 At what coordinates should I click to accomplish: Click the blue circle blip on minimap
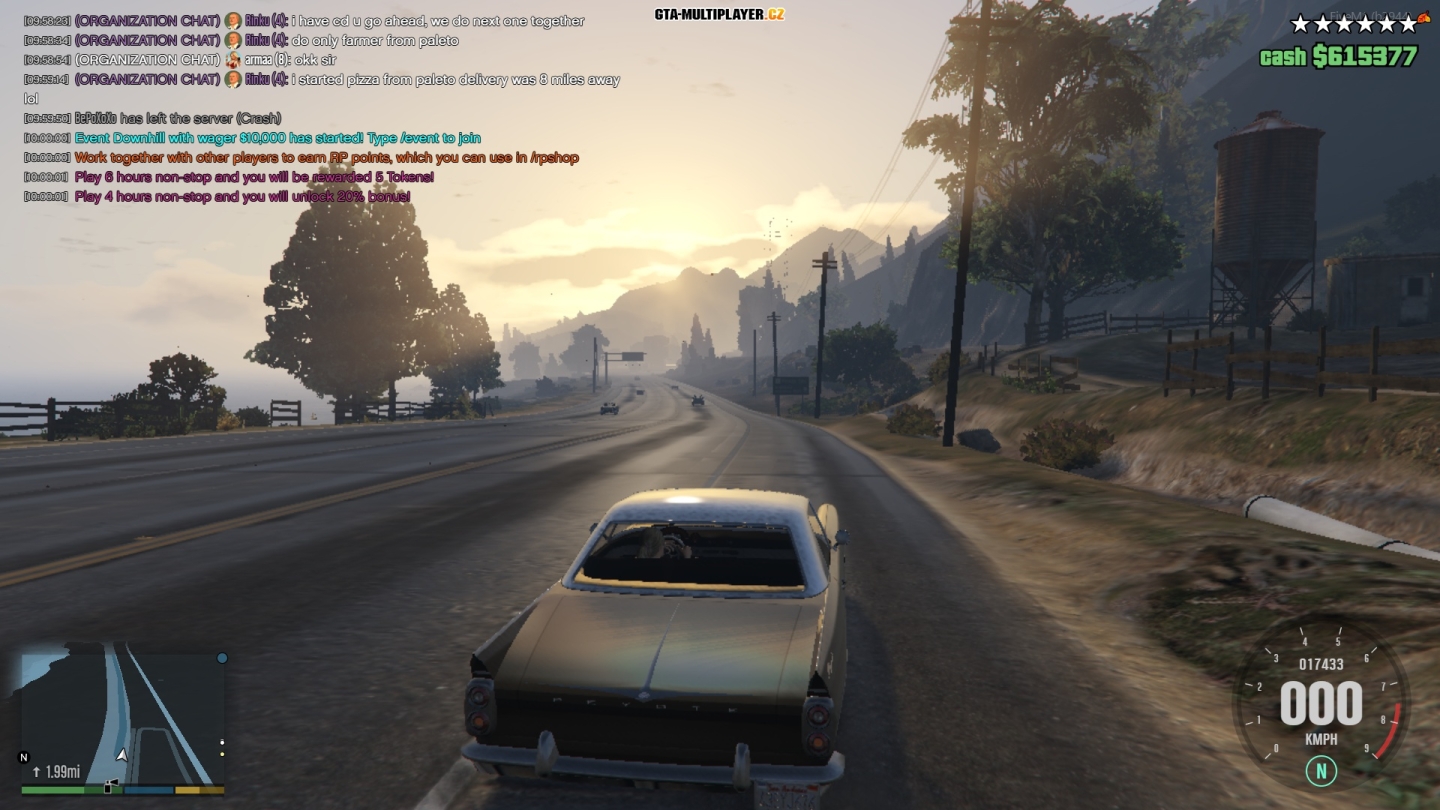[x=222, y=658]
